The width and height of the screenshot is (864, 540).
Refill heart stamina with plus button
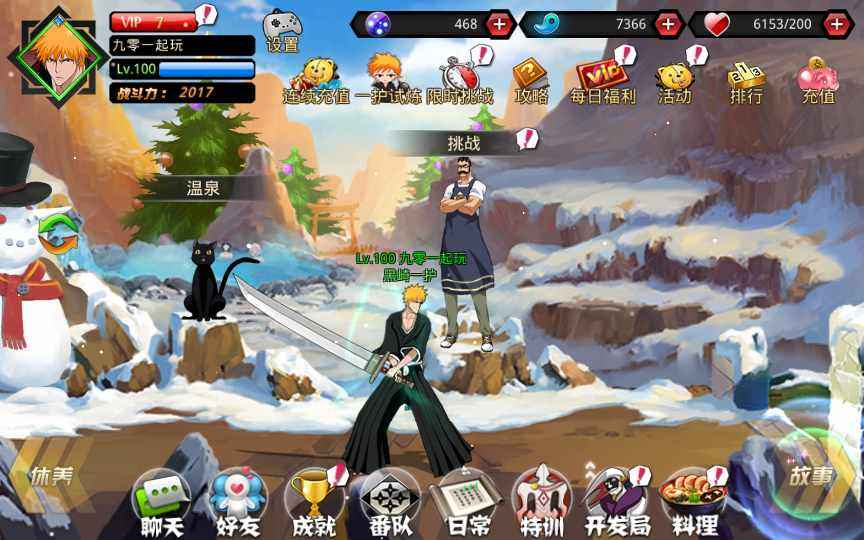coord(837,24)
